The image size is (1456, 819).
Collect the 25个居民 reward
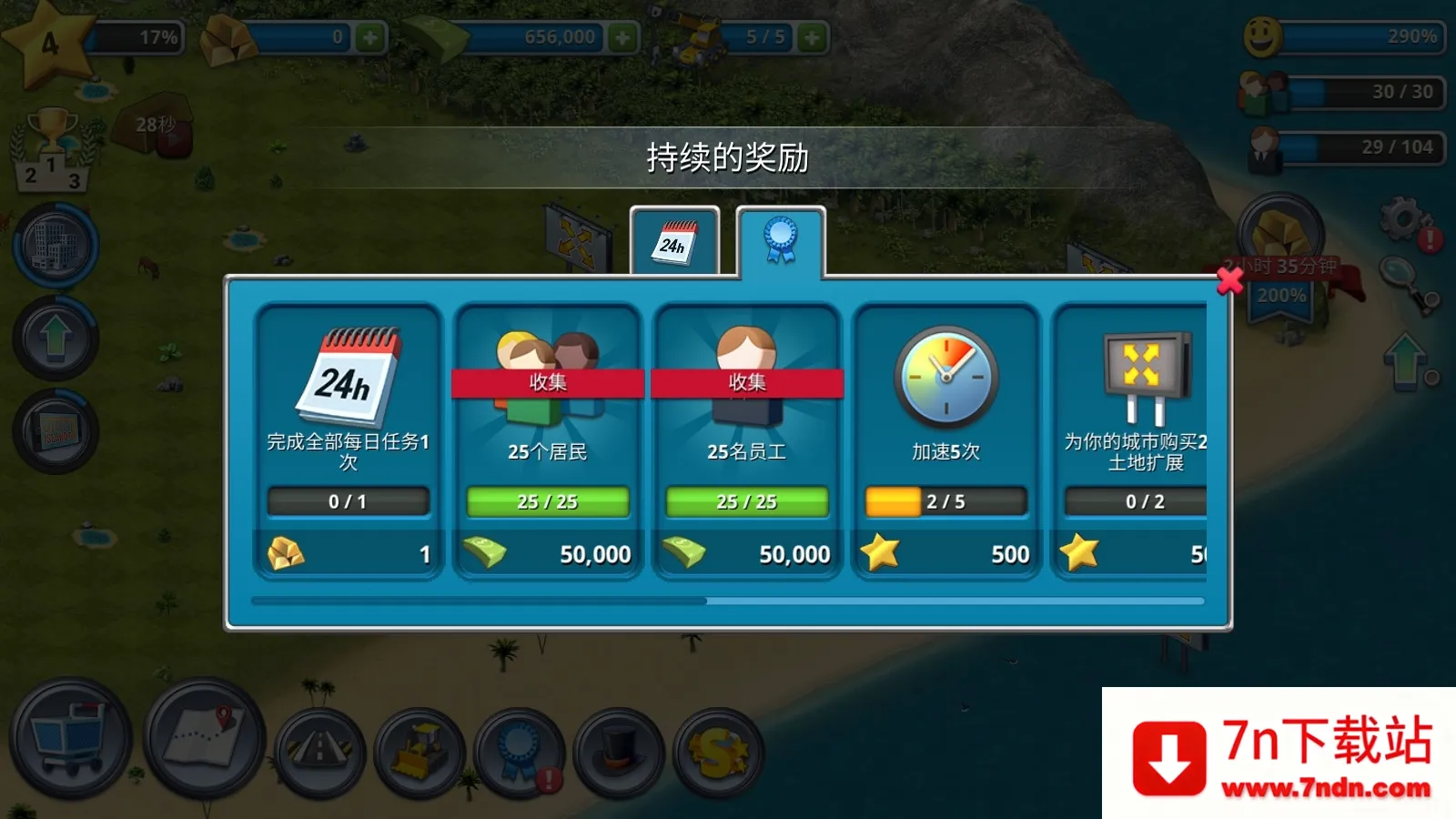tap(547, 382)
